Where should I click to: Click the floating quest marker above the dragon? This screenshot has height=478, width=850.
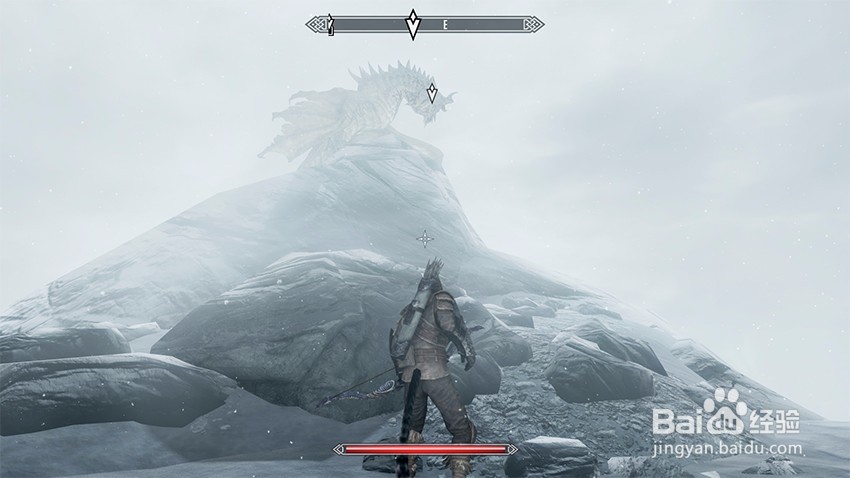(x=432, y=94)
